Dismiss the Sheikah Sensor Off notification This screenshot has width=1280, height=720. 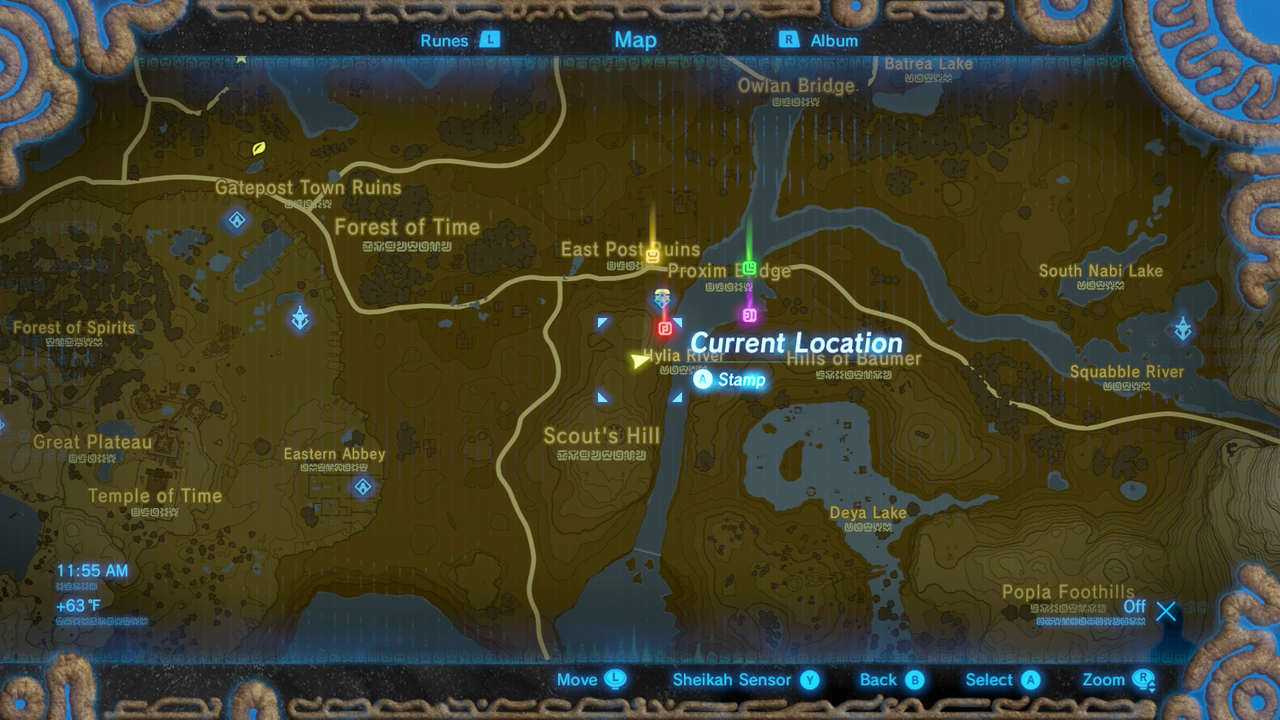click(x=1166, y=611)
